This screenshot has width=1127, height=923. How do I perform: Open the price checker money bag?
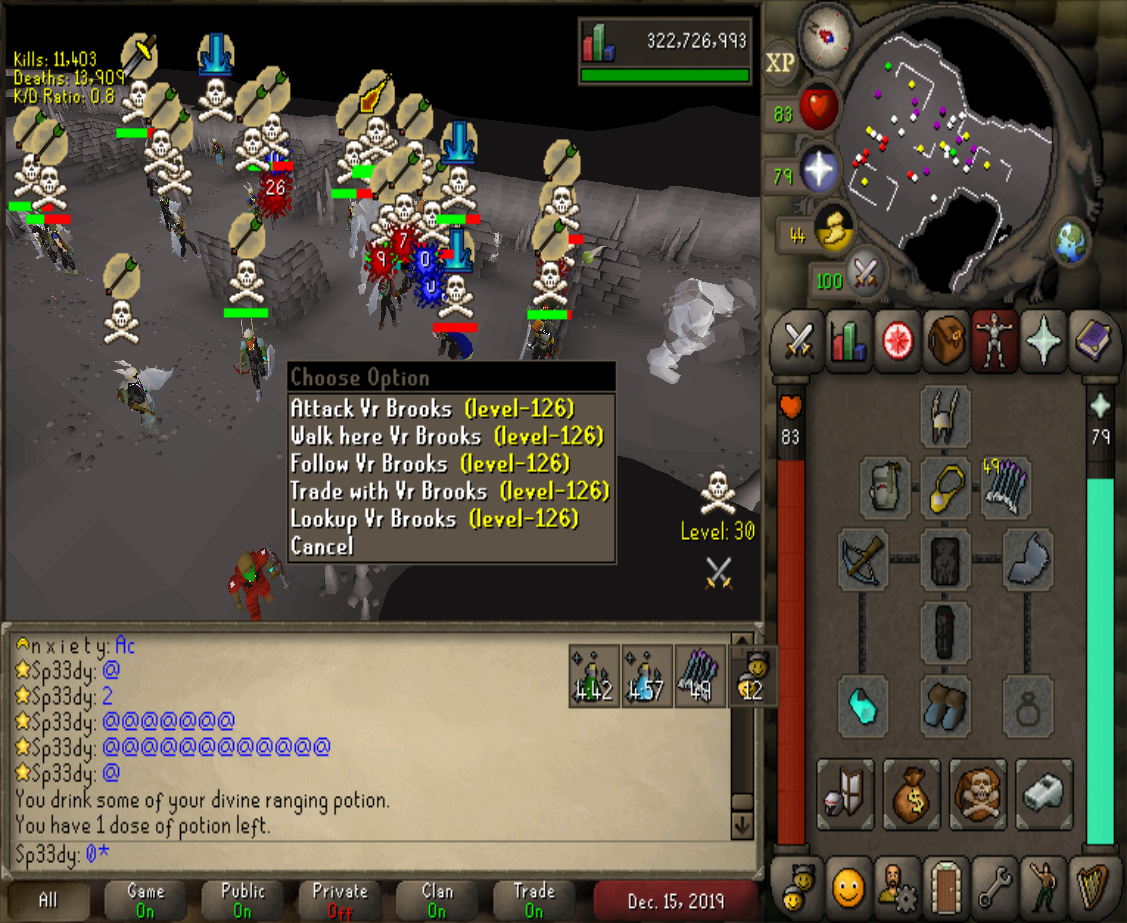pyautogui.click(x=912, y=794)
